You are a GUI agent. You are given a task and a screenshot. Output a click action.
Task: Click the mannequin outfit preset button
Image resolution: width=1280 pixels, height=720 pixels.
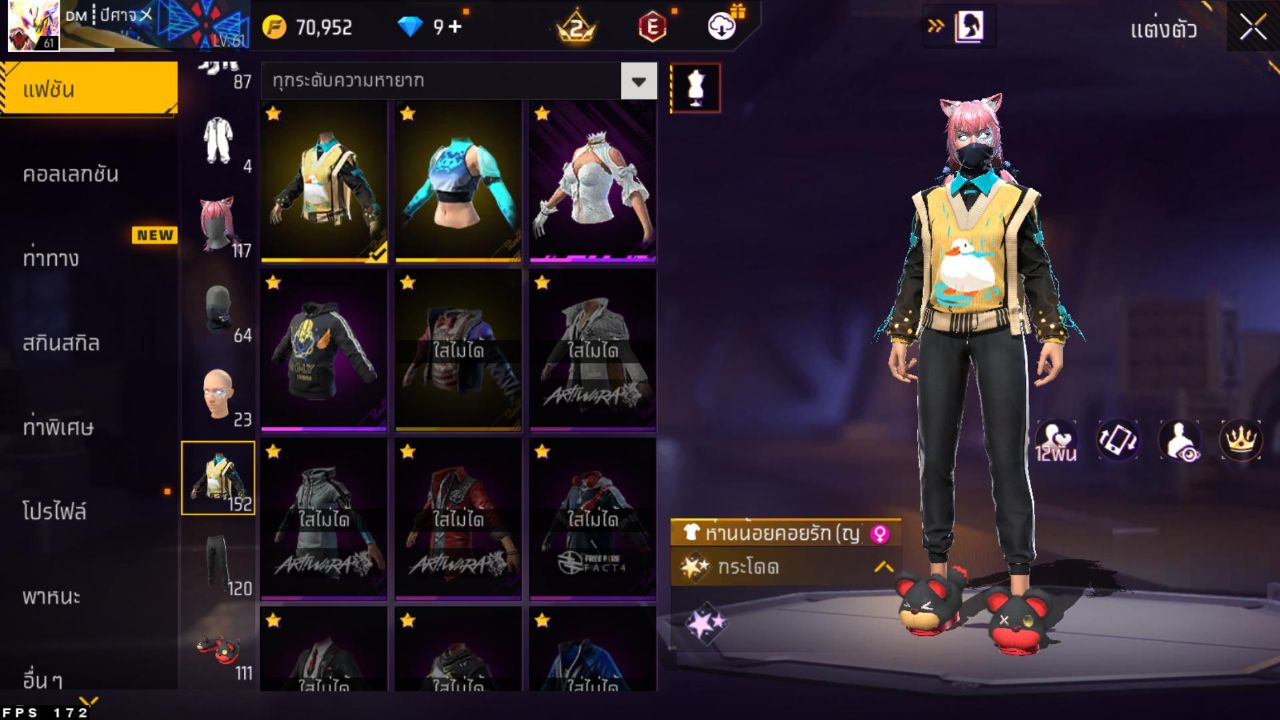coord(694,87)
